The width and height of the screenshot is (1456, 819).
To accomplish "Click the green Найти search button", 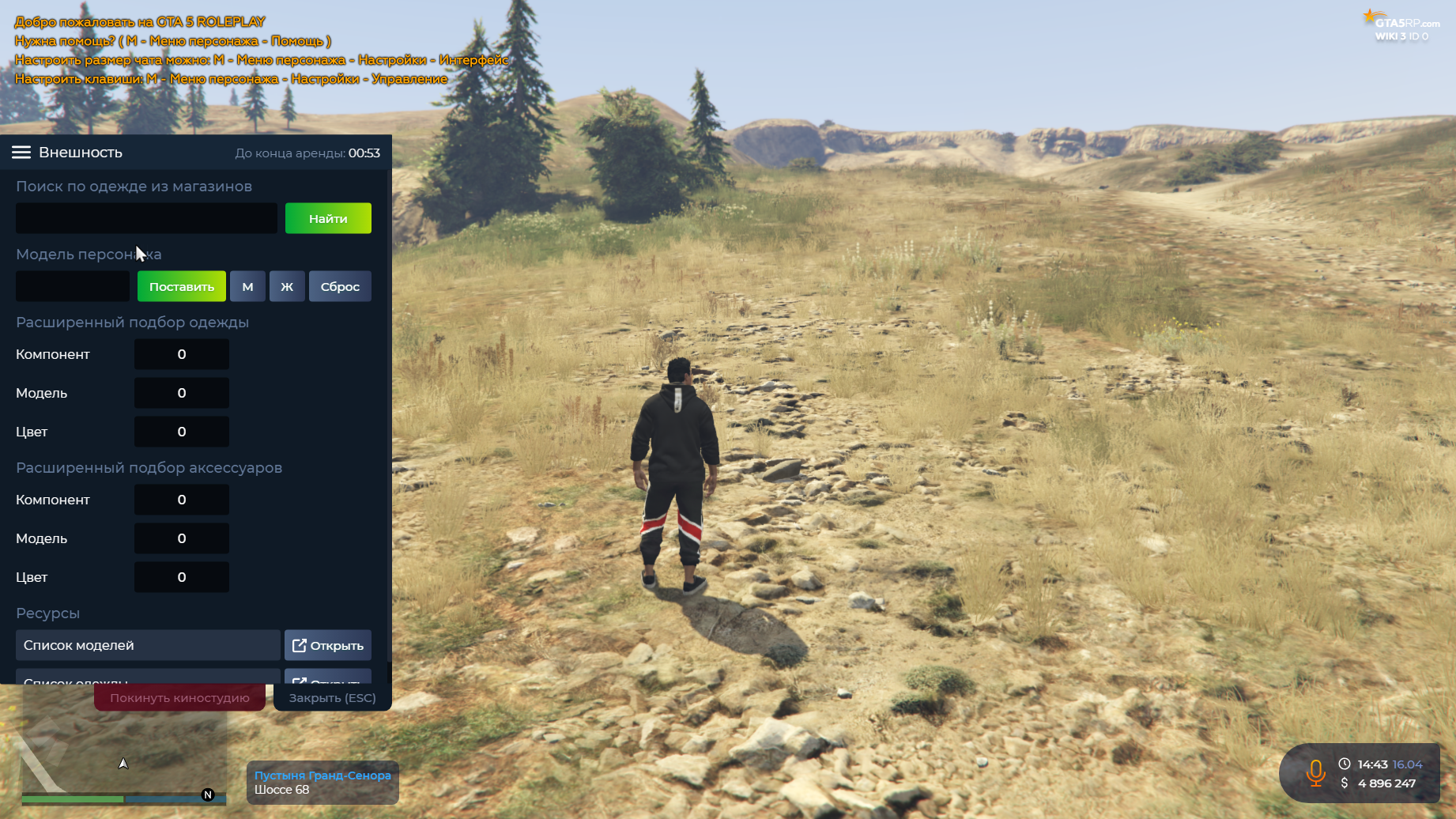I will (x=328, y=218).
